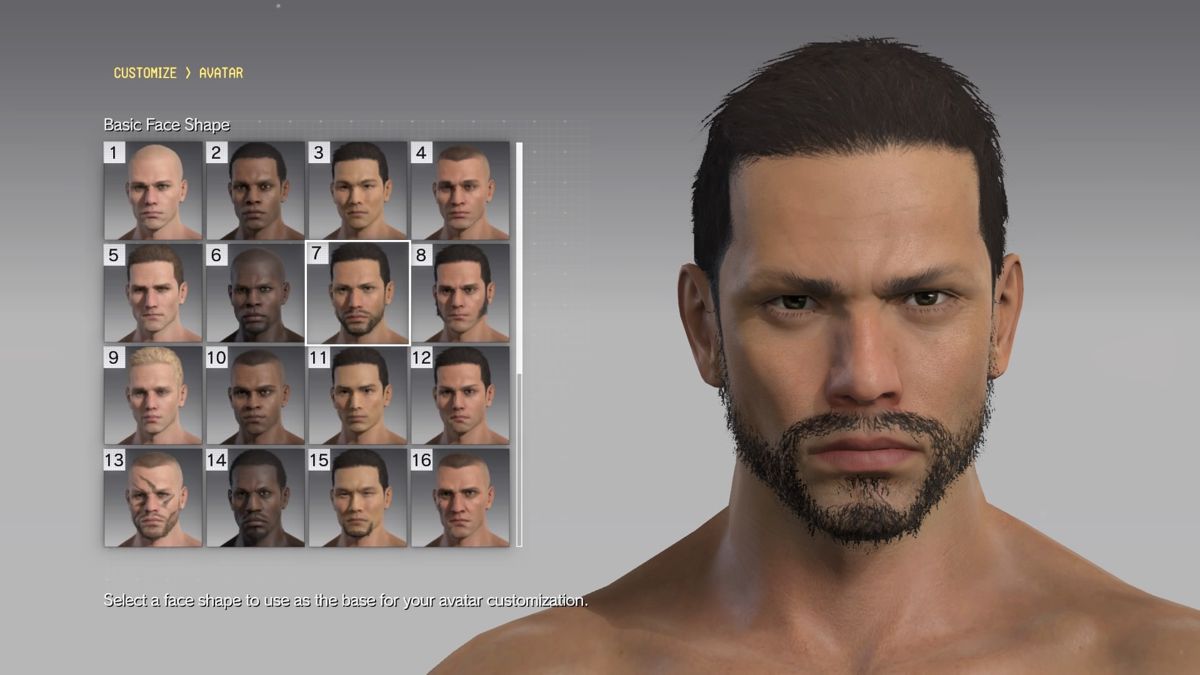Go back via the CUSTOMIZE breadcrumb
This screenshot has width=1200, height=675.
(144, 73)
